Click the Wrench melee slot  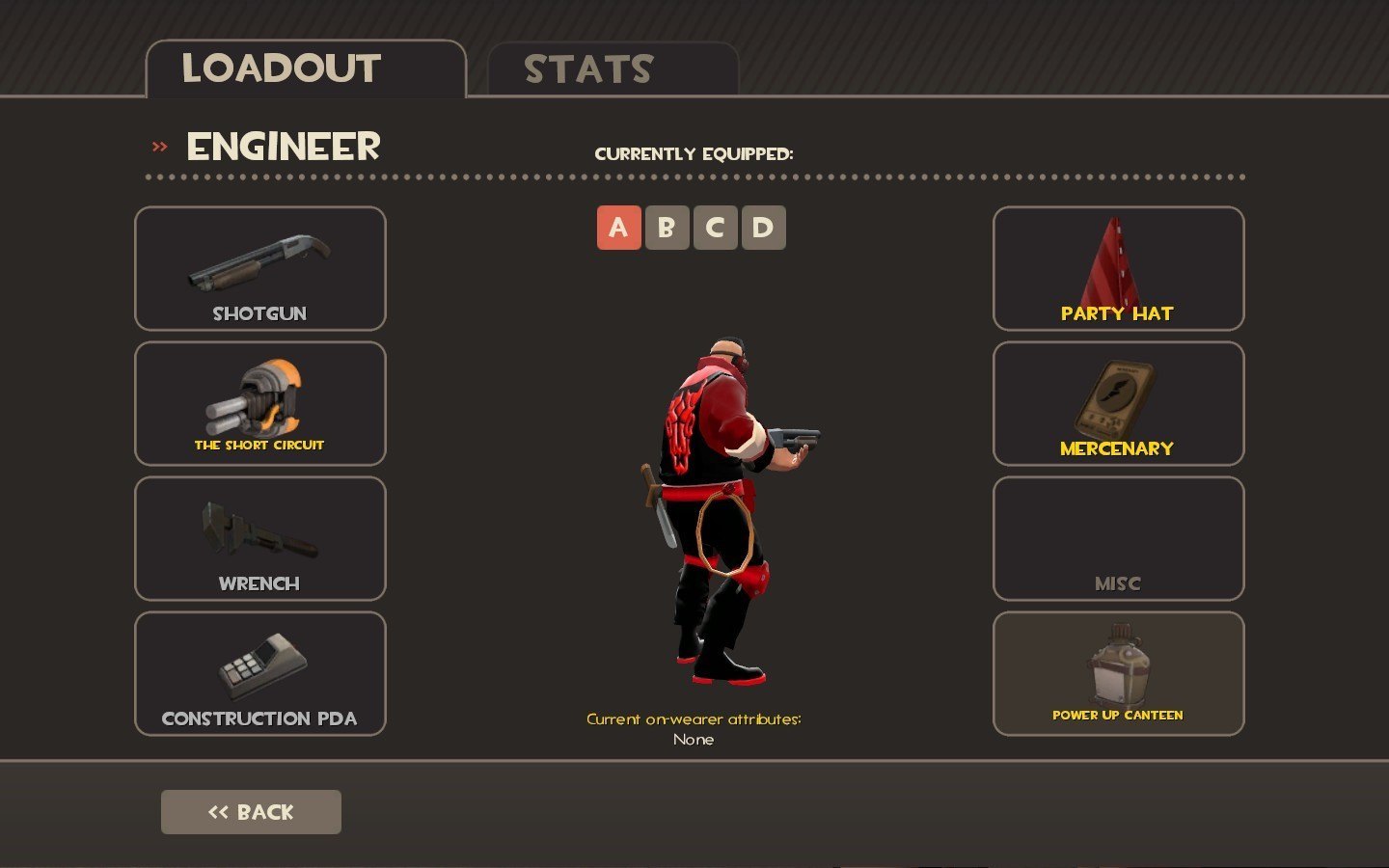(x=260, y=539)
